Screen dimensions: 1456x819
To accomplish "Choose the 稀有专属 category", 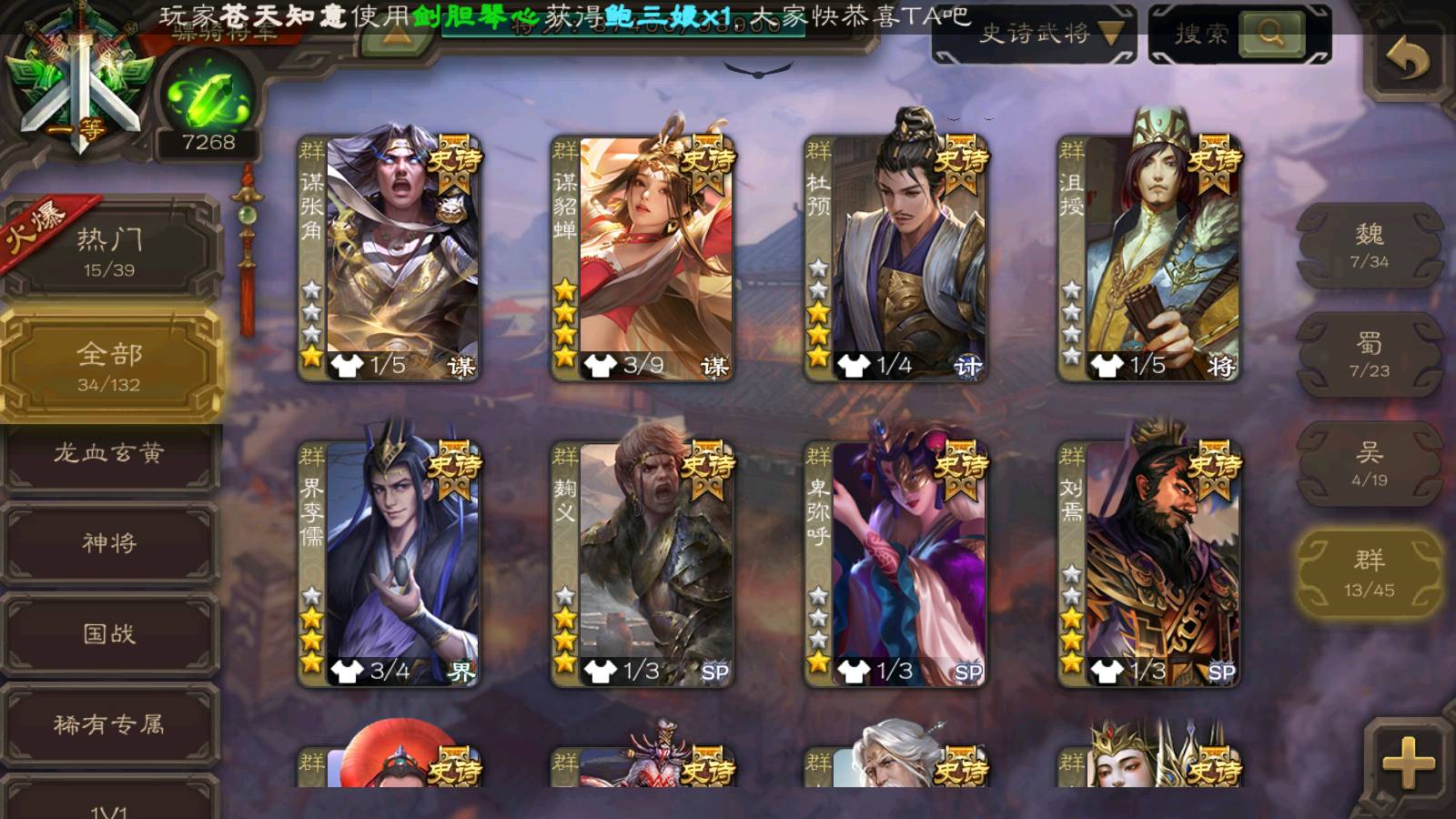I will (x=109, y=724).
